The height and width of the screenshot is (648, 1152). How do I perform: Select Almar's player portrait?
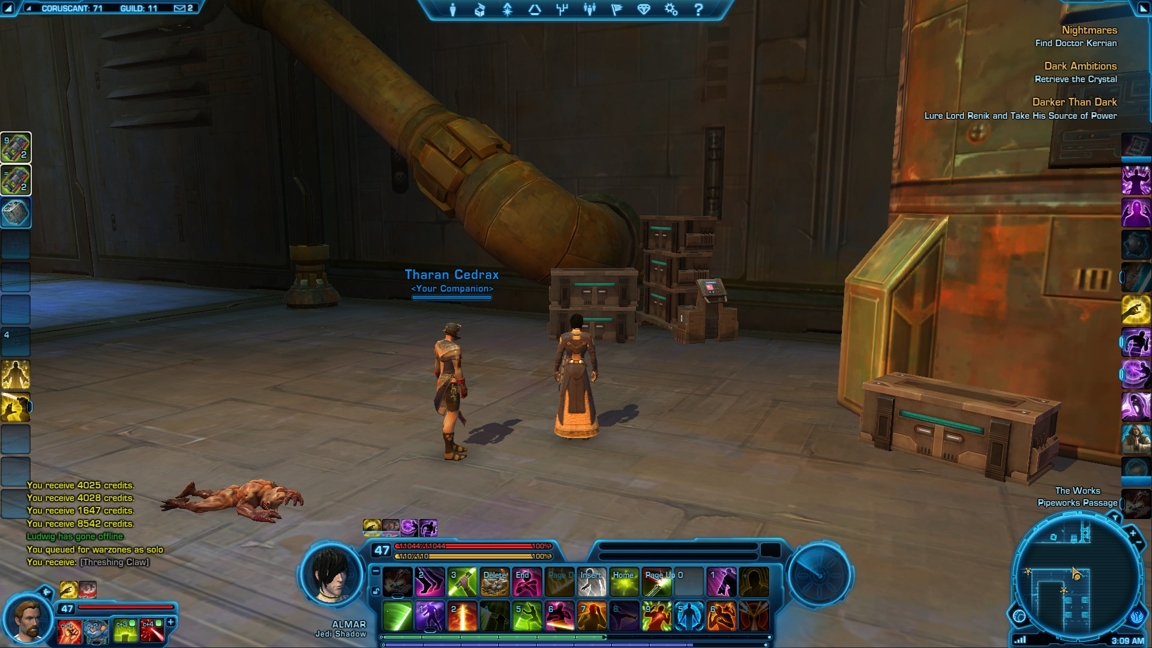click(332, 574)
